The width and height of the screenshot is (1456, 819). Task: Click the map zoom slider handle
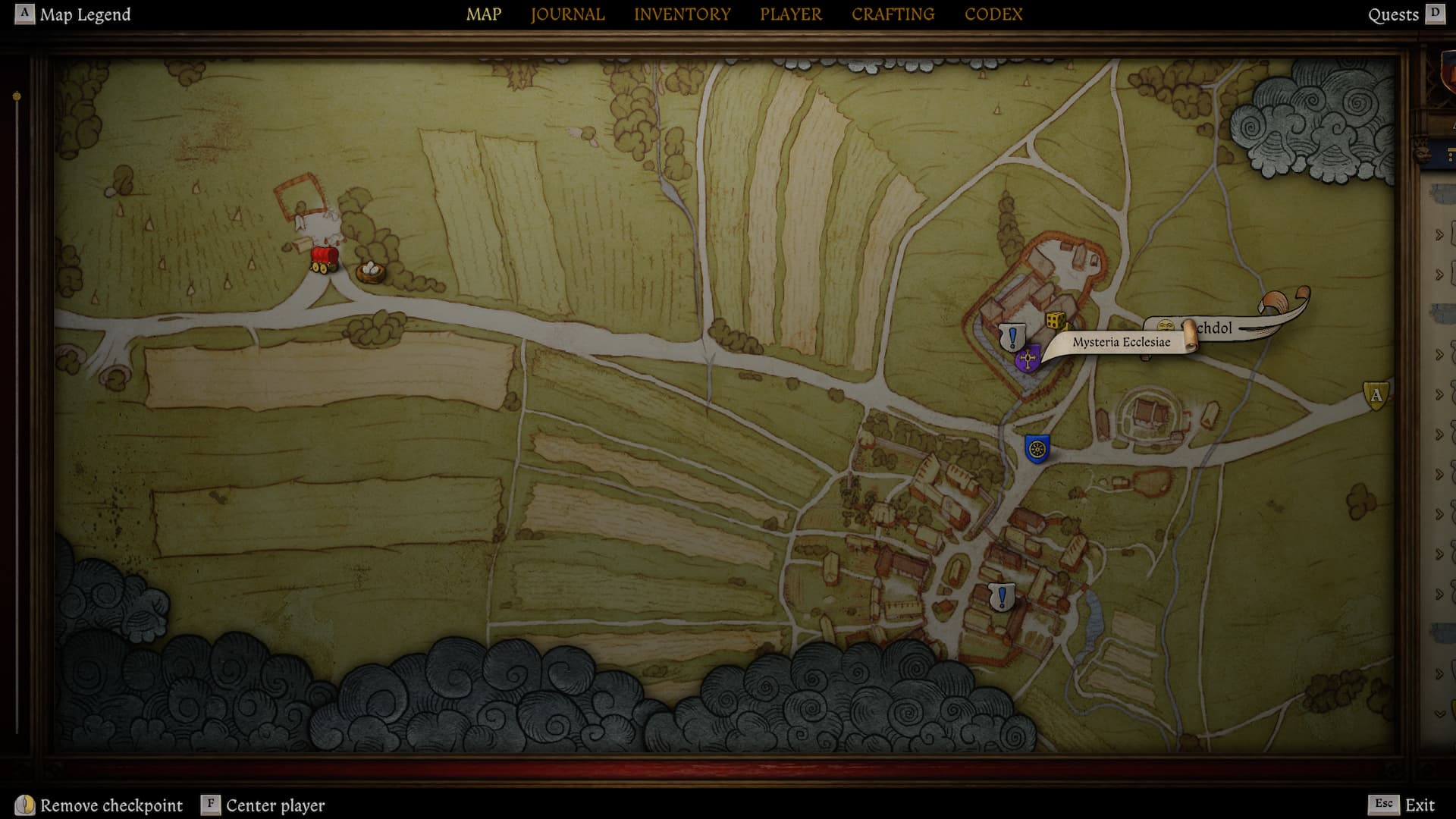point(17,97)
